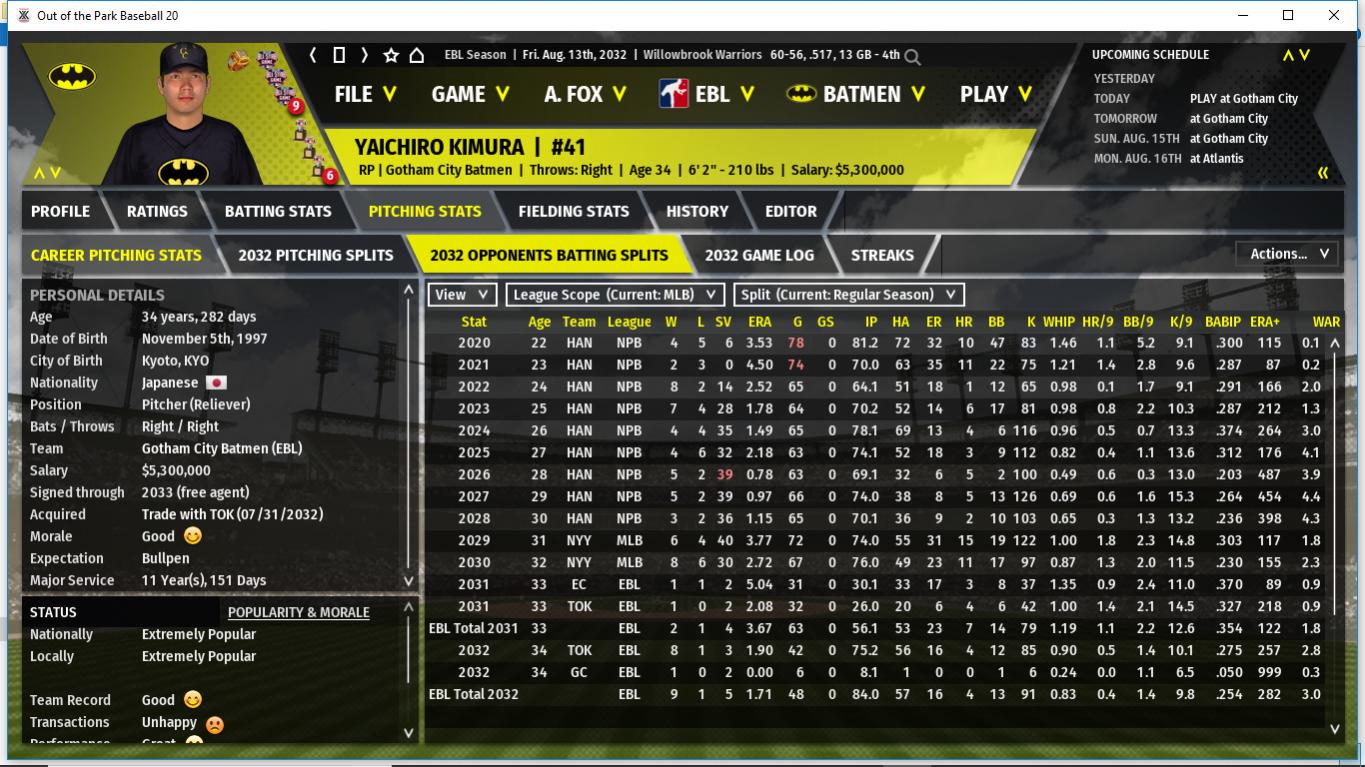The height and width of the screenshot is (767, 1365).
Task: Change the Split regular season dropdown
Action: point(849,295)
